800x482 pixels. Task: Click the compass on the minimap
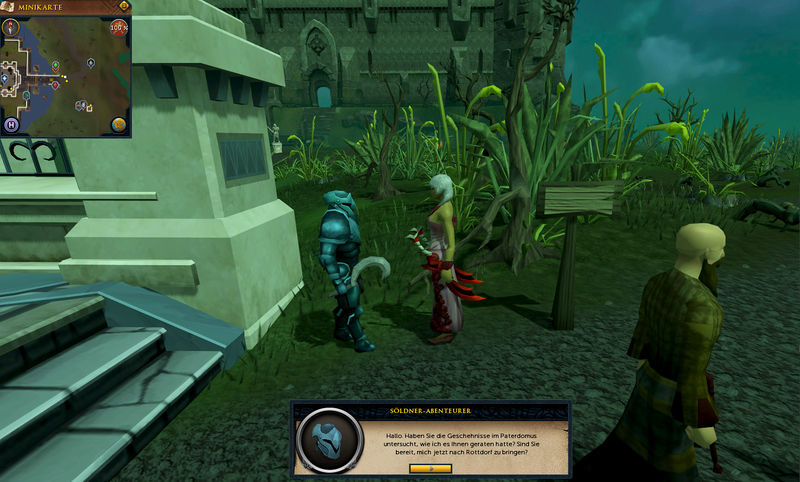point(12,26)
